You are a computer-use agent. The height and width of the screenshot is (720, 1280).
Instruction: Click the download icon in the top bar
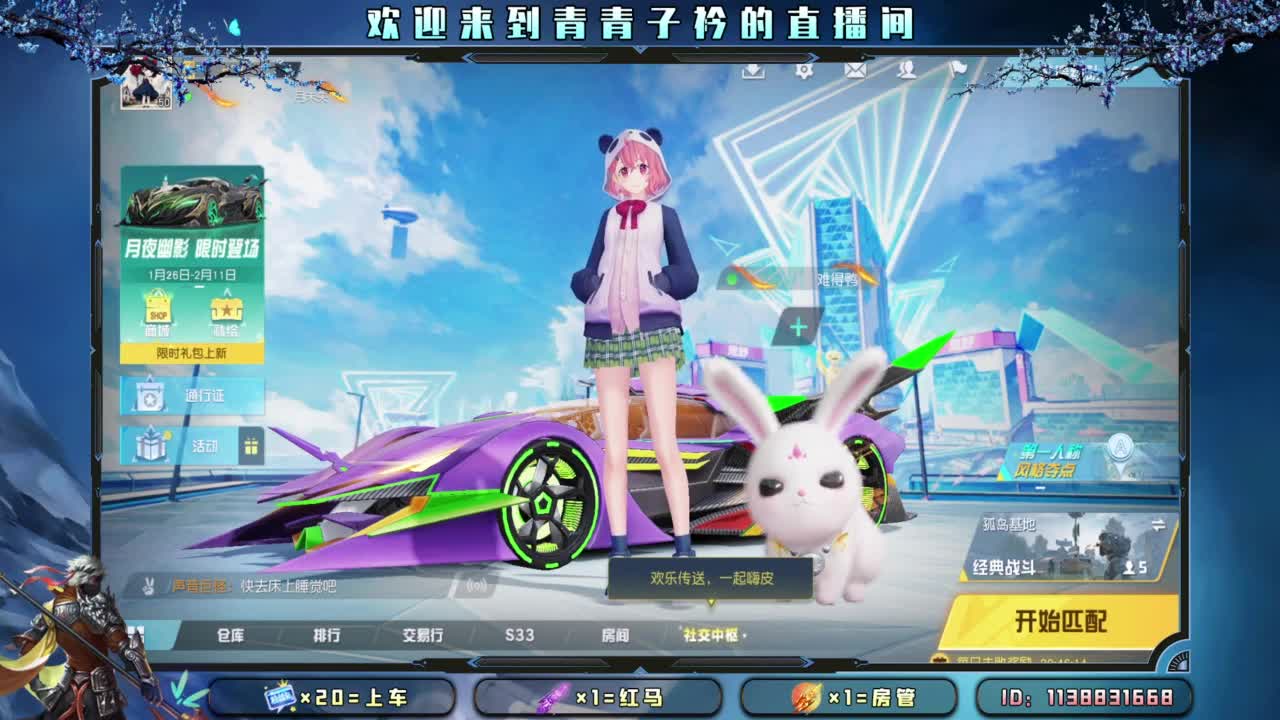[x=753, y=70]
